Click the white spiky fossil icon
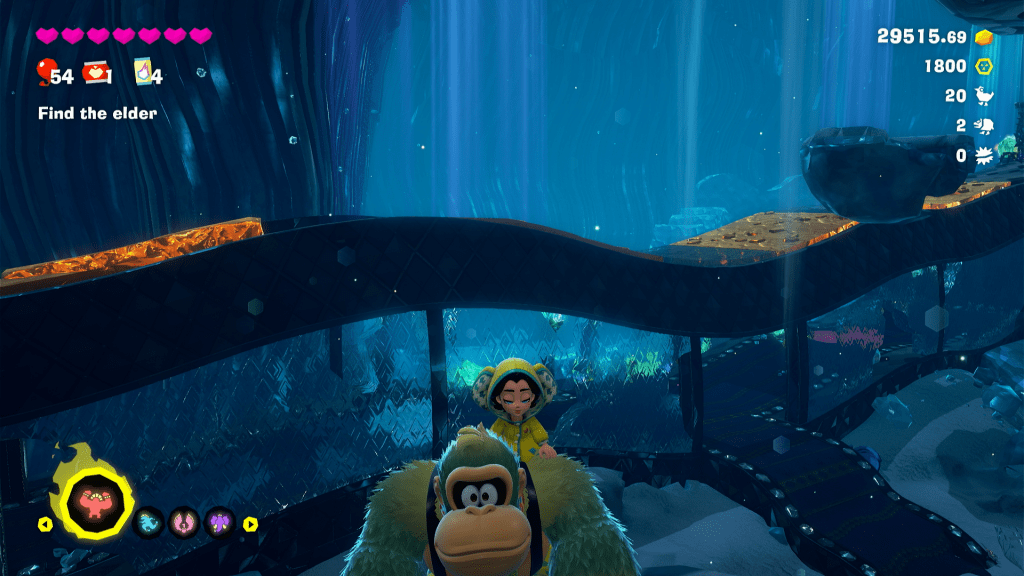The image size is (1024, 576). click(x=983, y=156)
